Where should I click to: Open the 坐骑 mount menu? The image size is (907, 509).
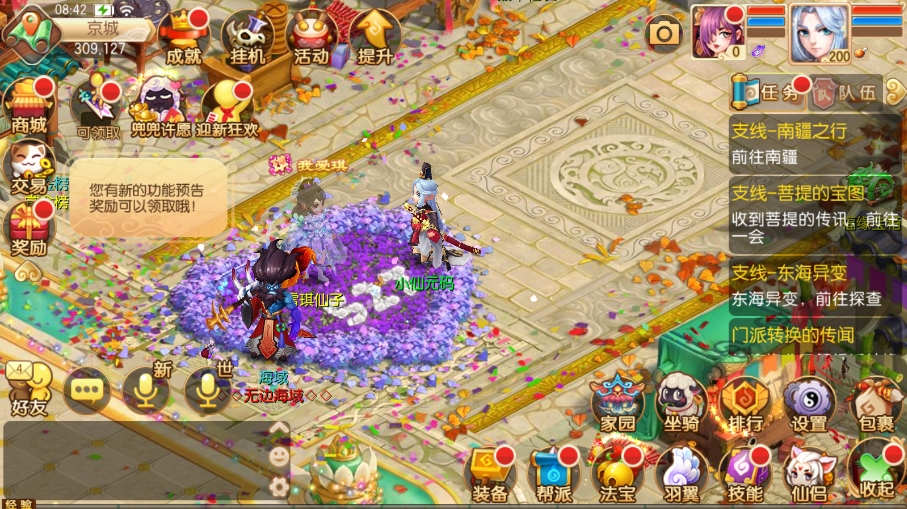pos(680,403)
